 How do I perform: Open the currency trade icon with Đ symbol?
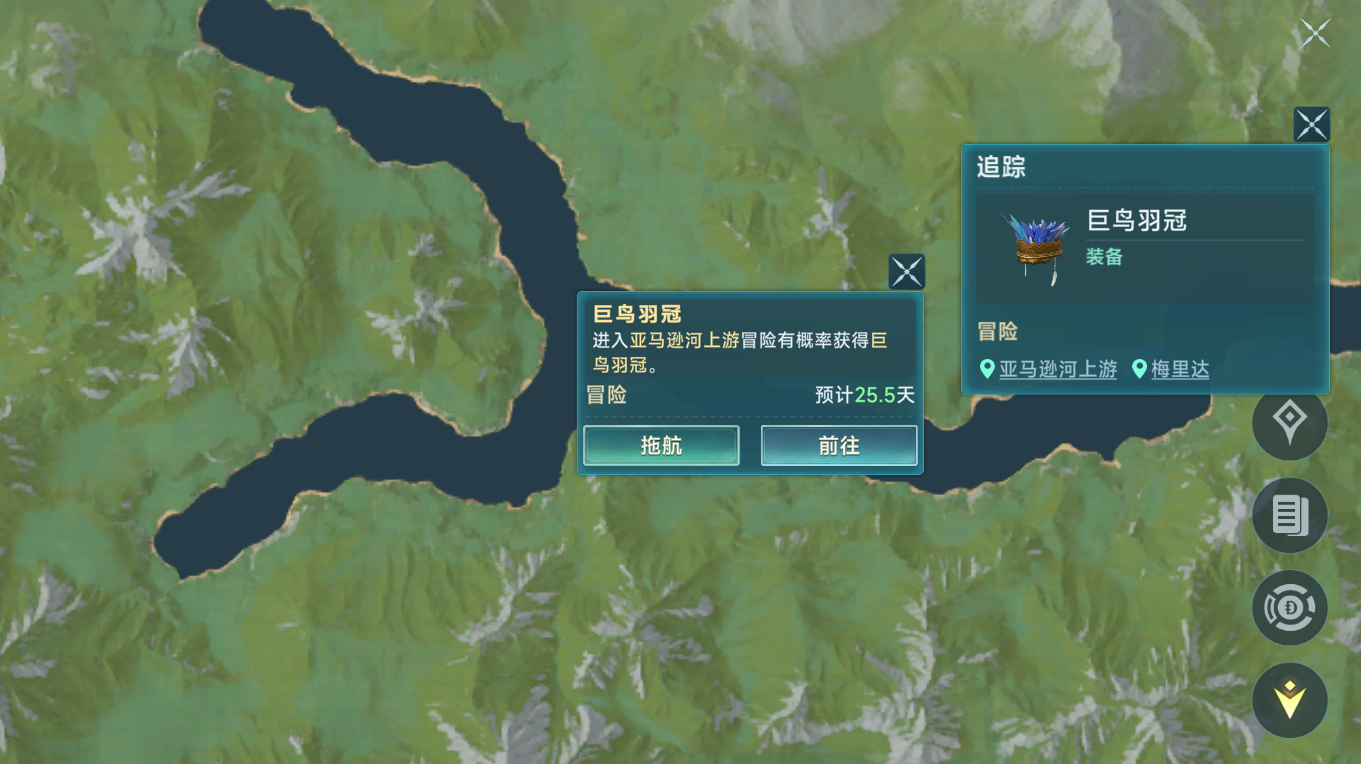1289,607
